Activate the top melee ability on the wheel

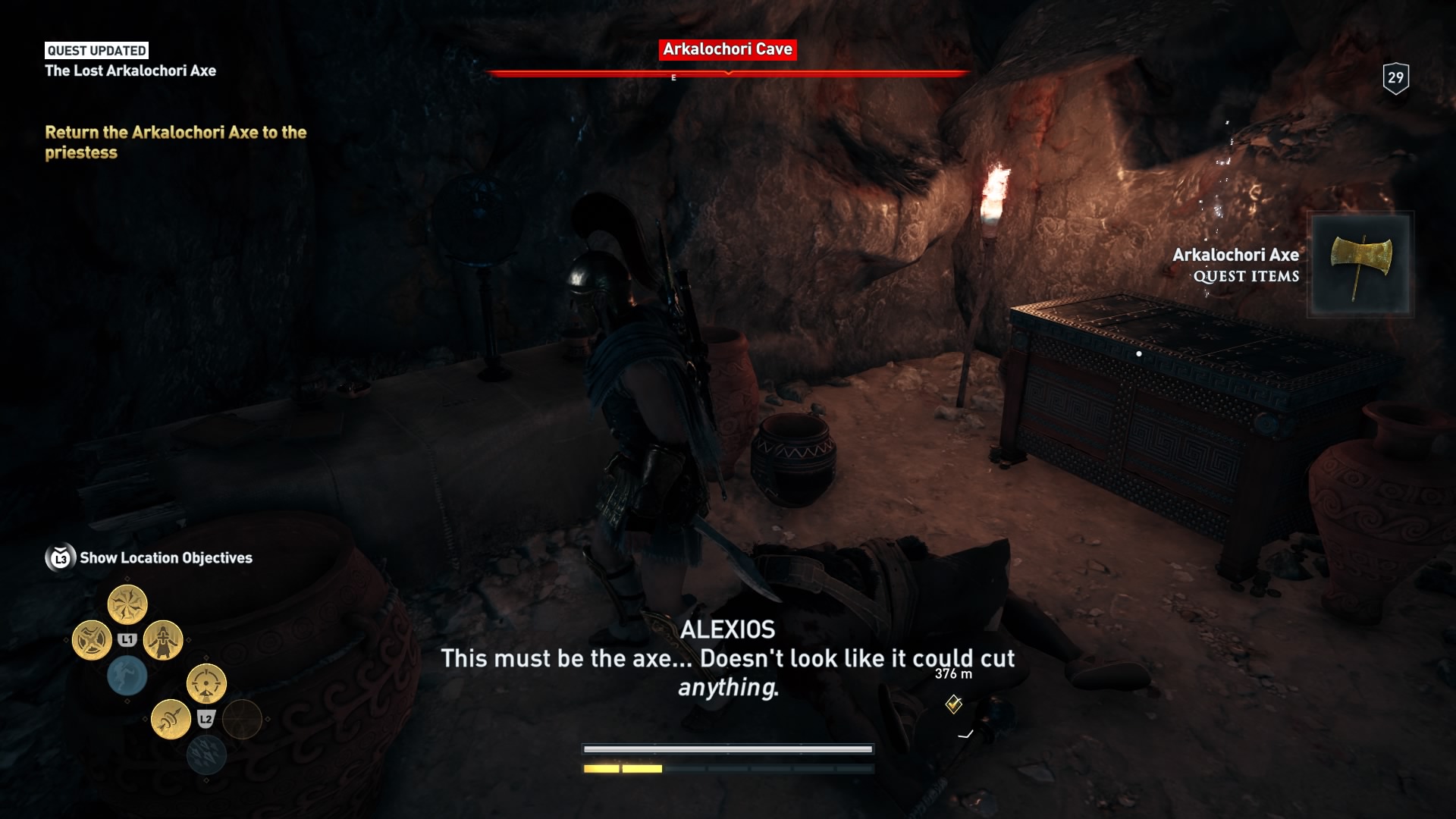click(127, 601)
